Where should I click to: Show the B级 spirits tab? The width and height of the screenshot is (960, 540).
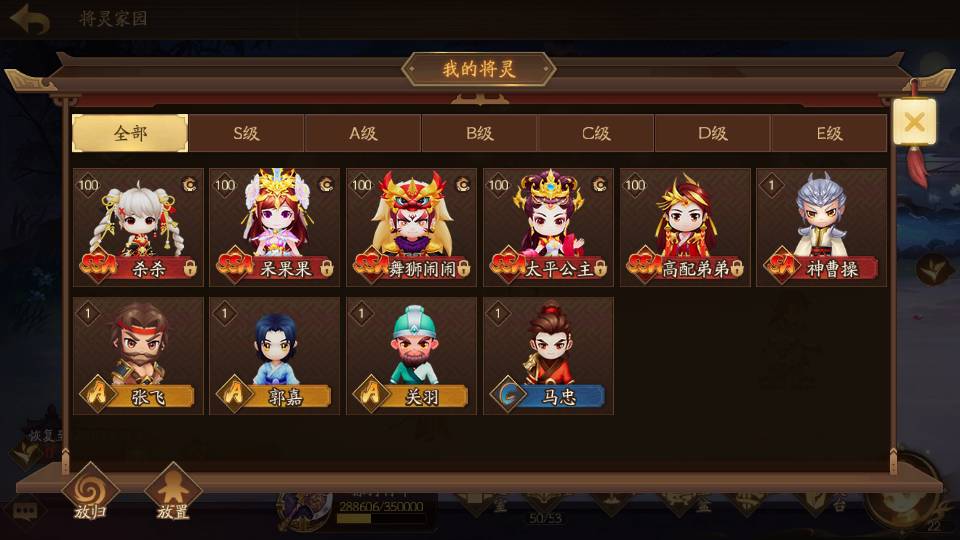pos(479,133)
